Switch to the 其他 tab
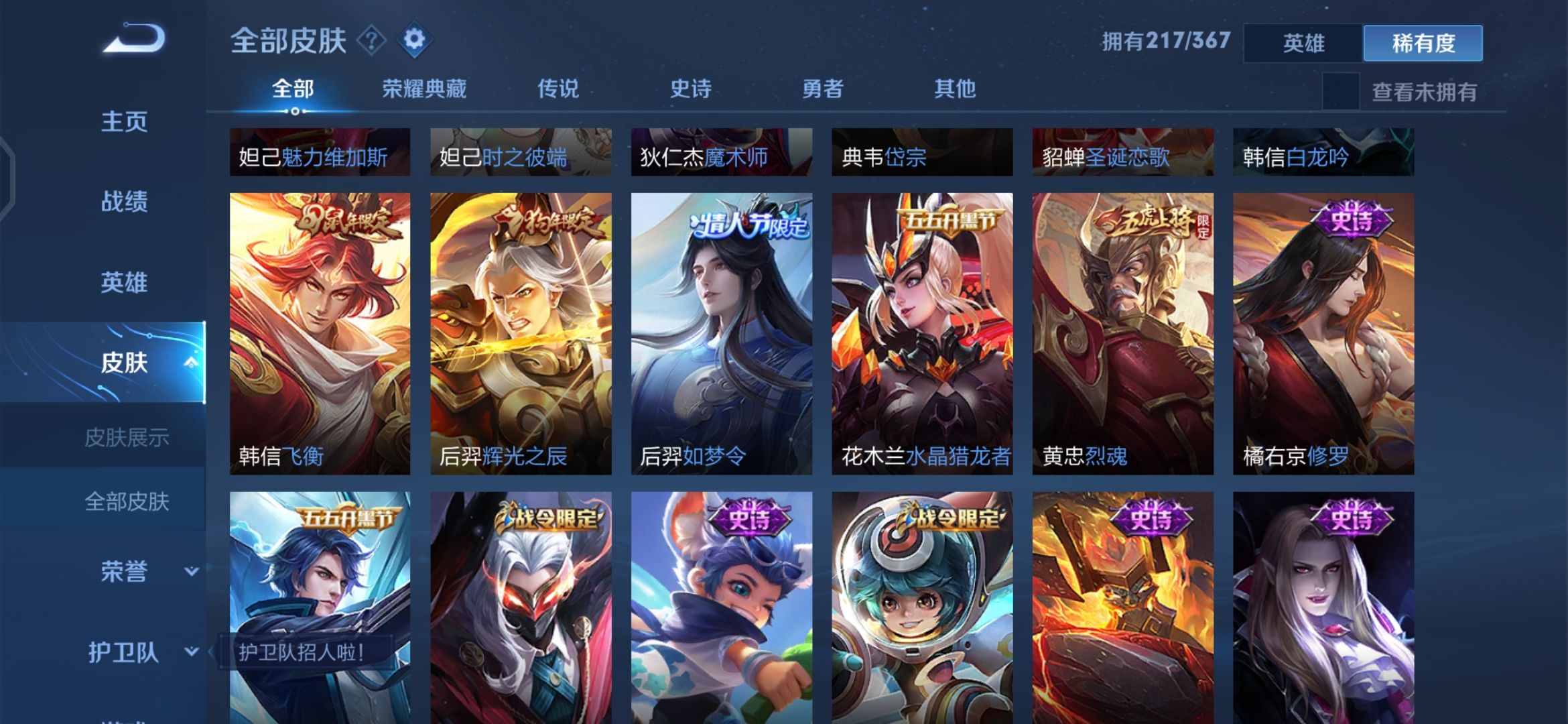 click(x=956, y=88)
